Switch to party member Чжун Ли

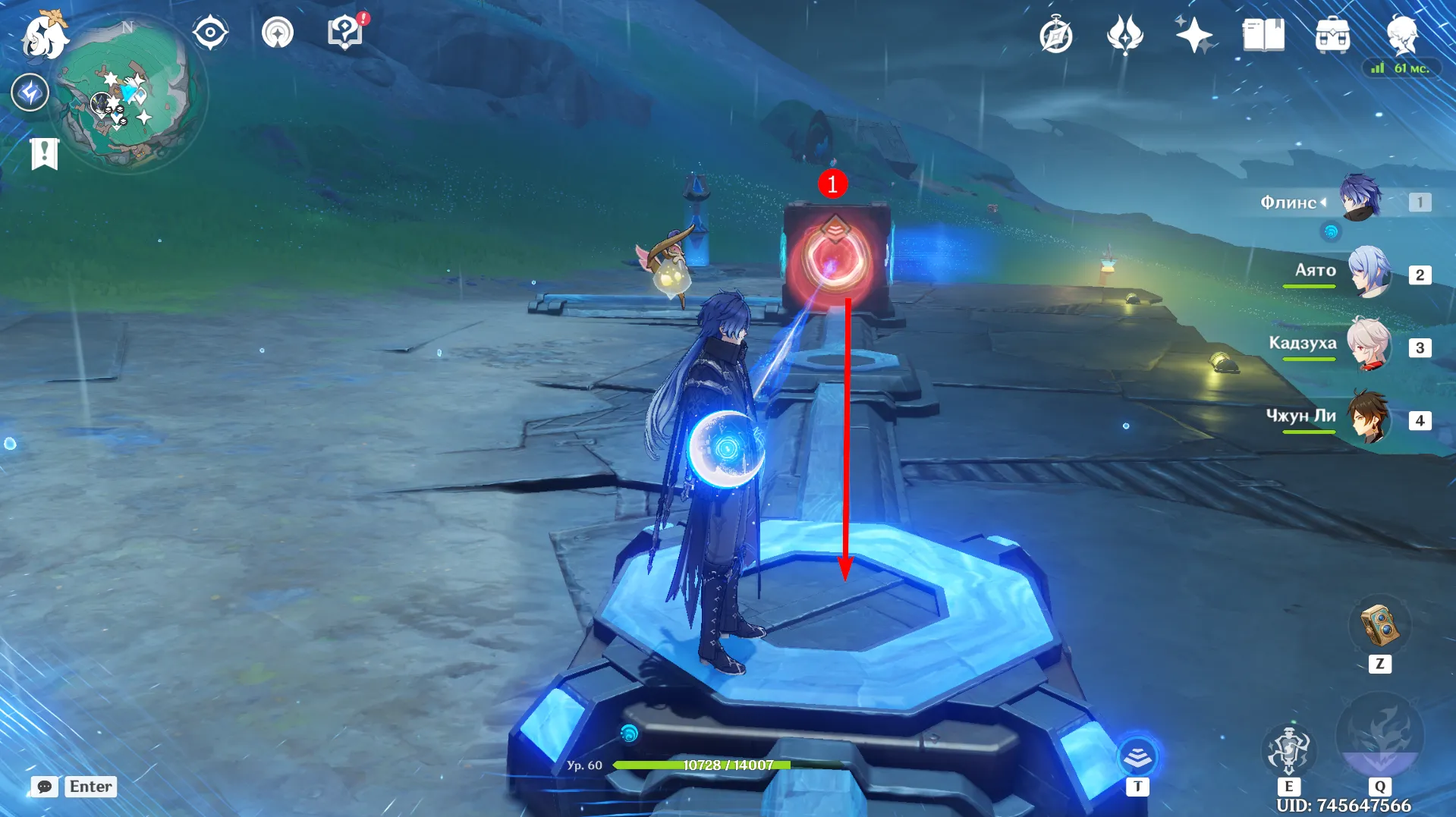click(1369, 417)
